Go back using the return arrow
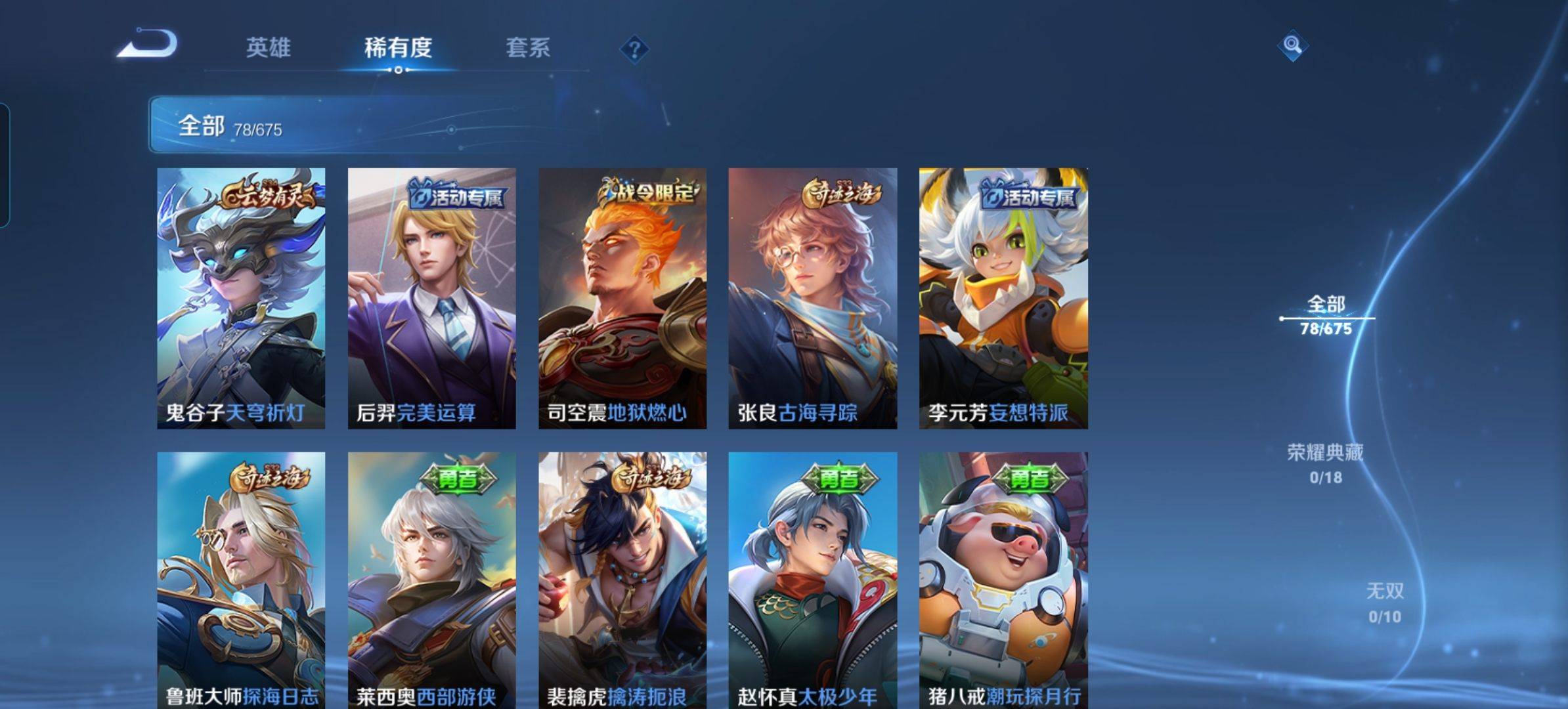Viewport: 1568px width, 709px height. pos(147,45)
